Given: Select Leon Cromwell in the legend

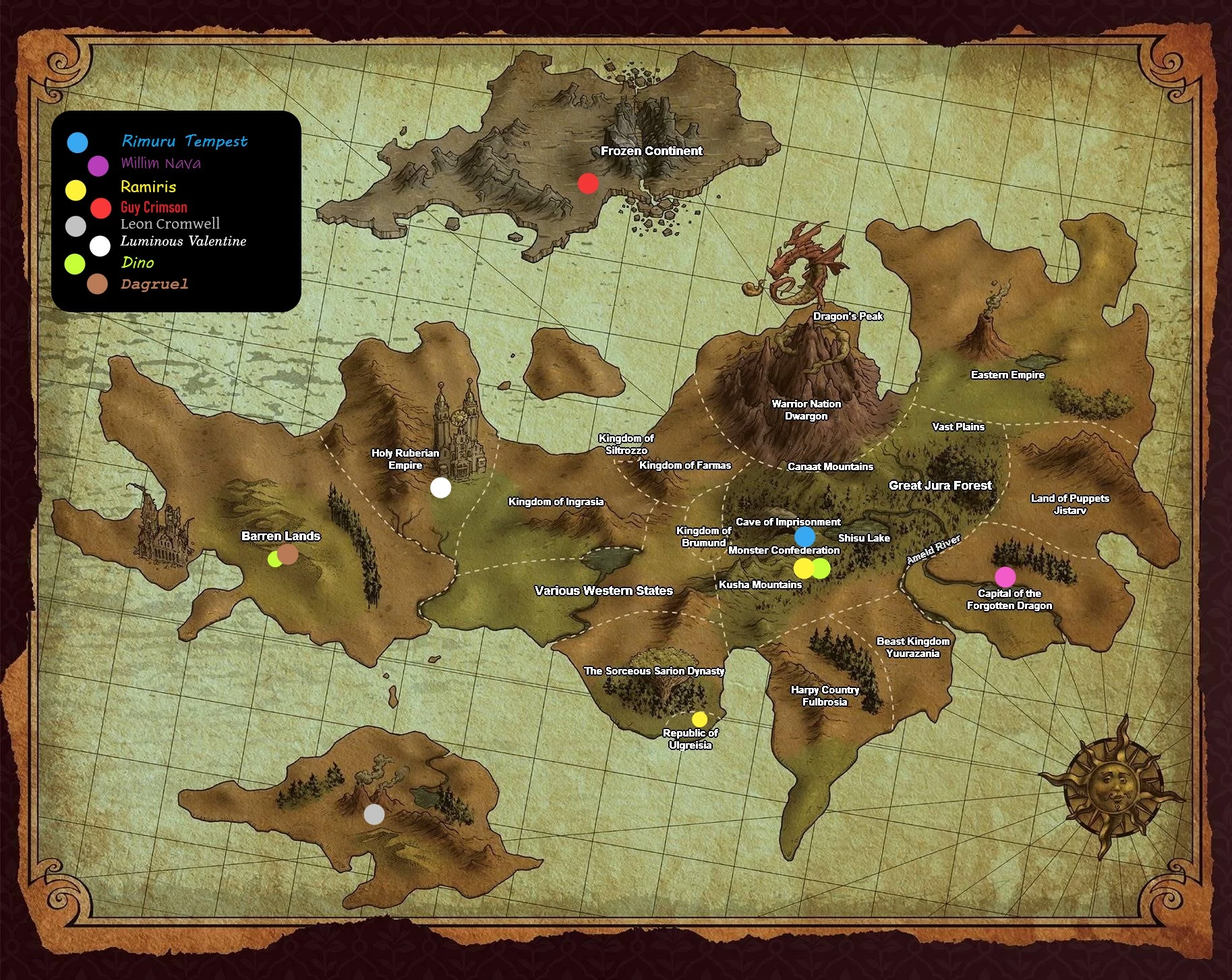Looking at the screenshot, I should 170,224.
